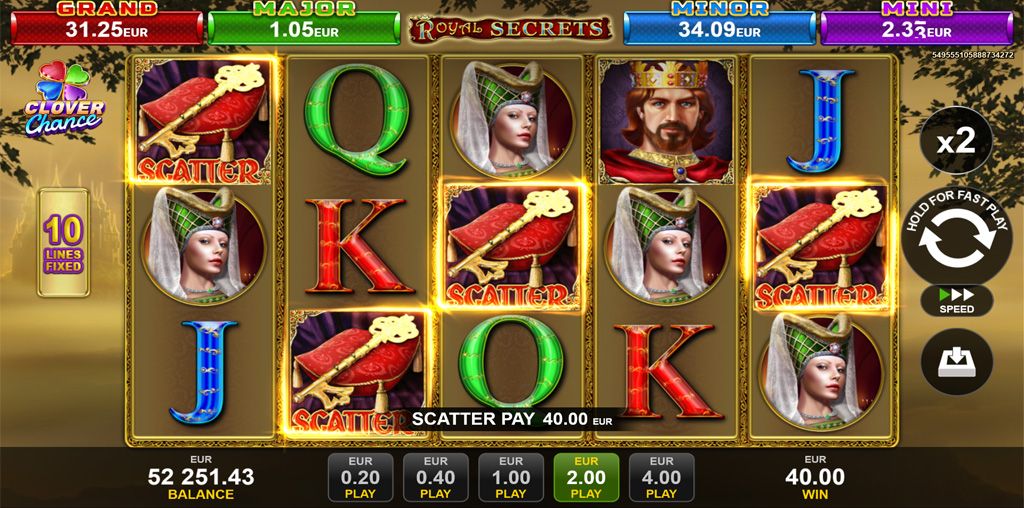Image resolution: width=1024 pixels, height=508 pixels.
Task: Click the 10 Lines Fixed panel
Action: tap(64, 242)
